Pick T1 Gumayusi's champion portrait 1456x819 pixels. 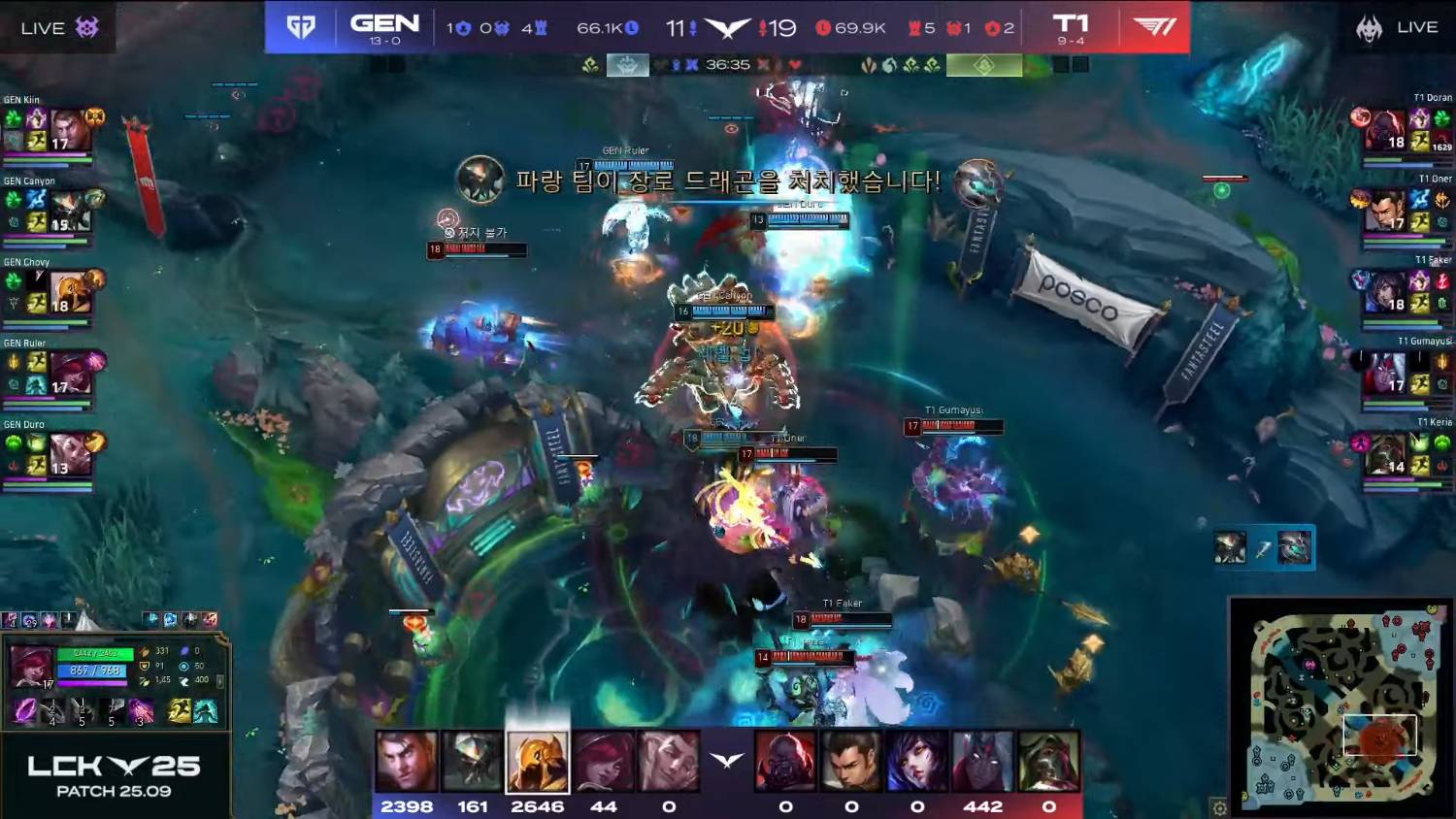[x=1385, y=373]
